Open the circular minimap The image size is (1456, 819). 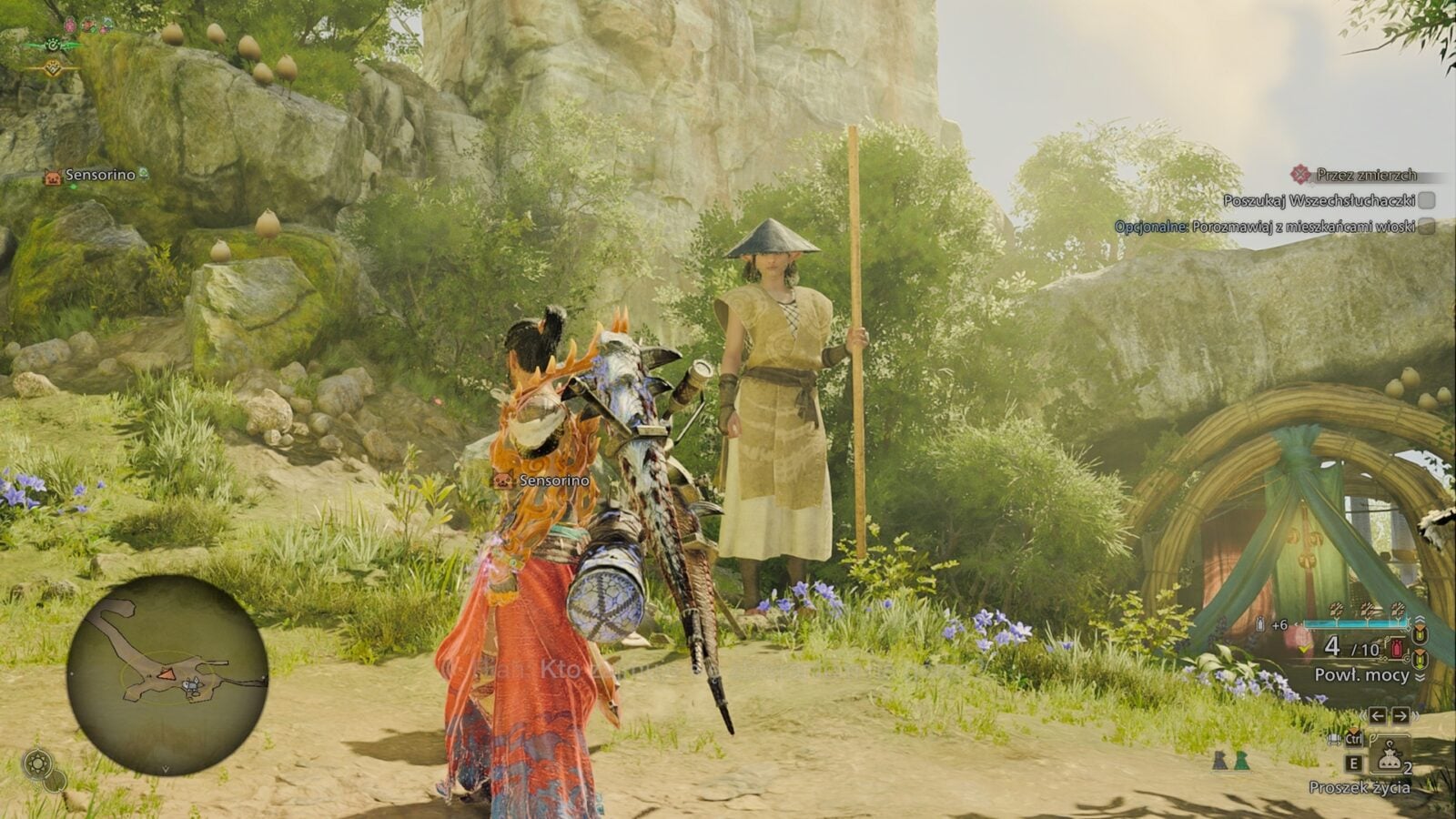point(167,673)
